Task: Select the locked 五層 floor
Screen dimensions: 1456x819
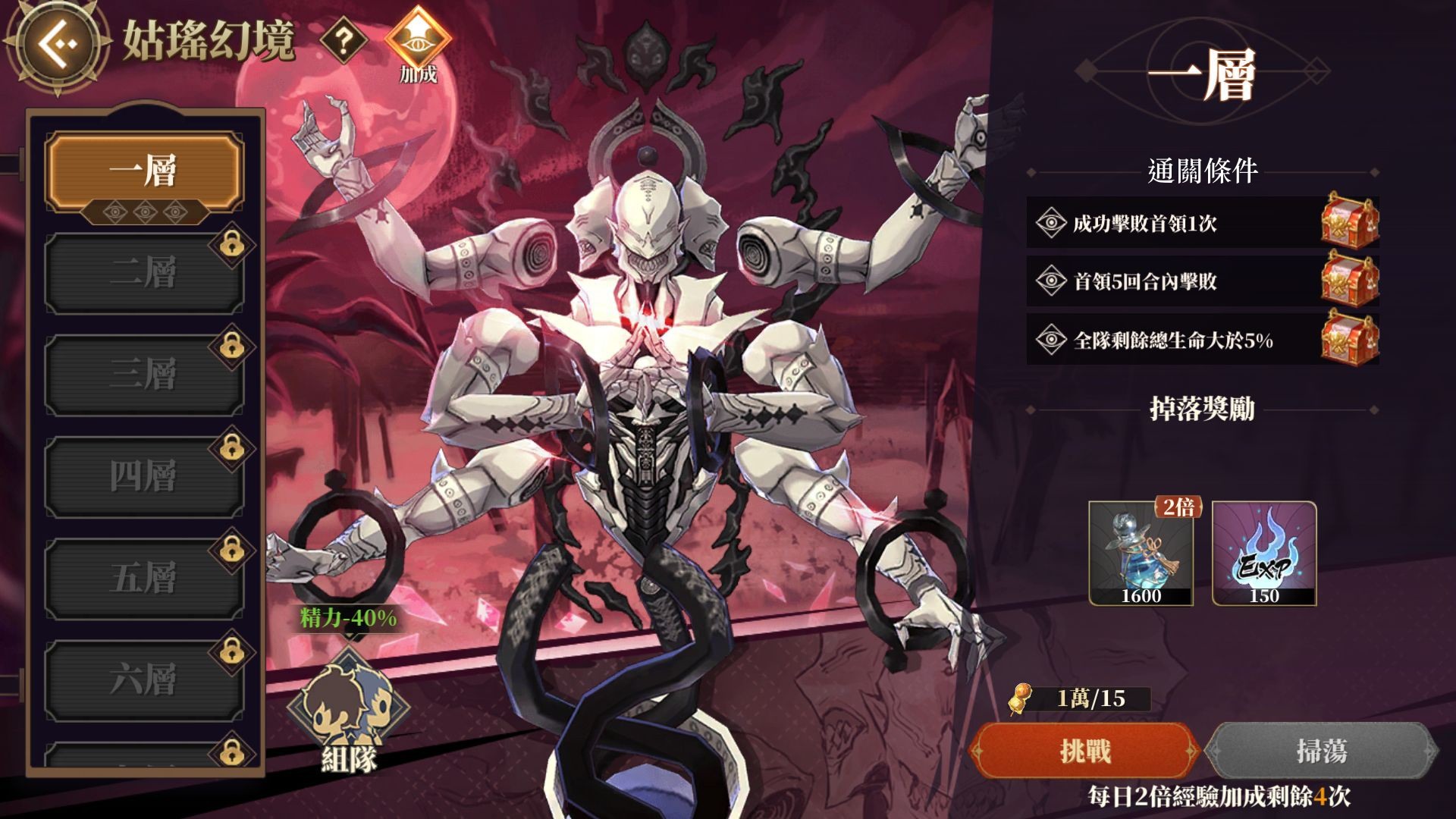Action: click(x=144, y=578)
